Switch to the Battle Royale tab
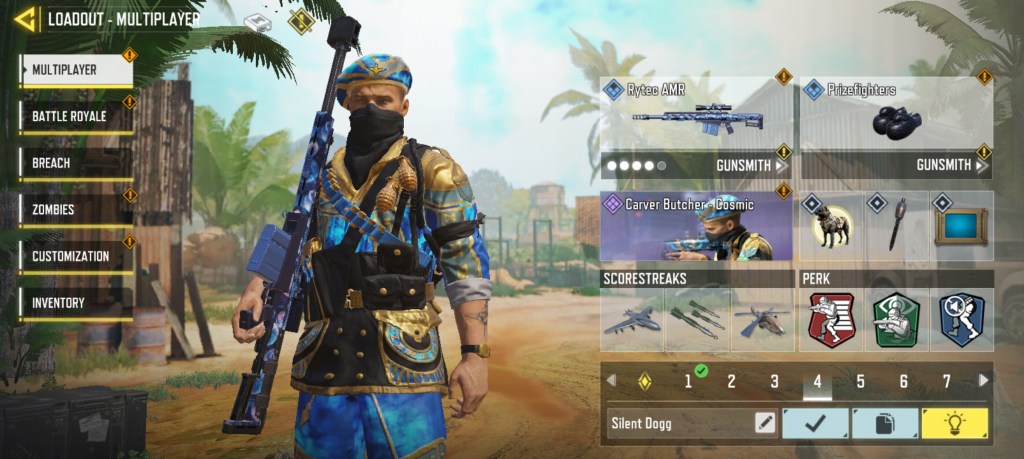 76,116
